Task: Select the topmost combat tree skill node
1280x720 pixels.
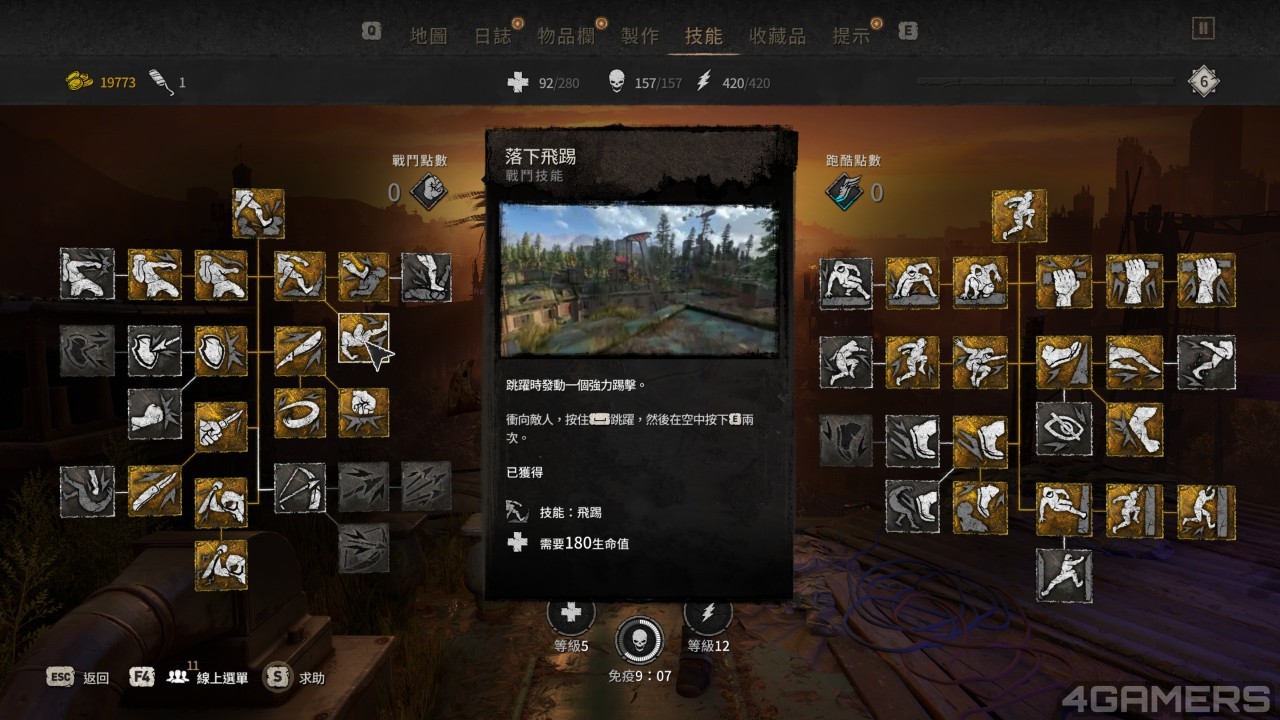Action: pos(258,214)
